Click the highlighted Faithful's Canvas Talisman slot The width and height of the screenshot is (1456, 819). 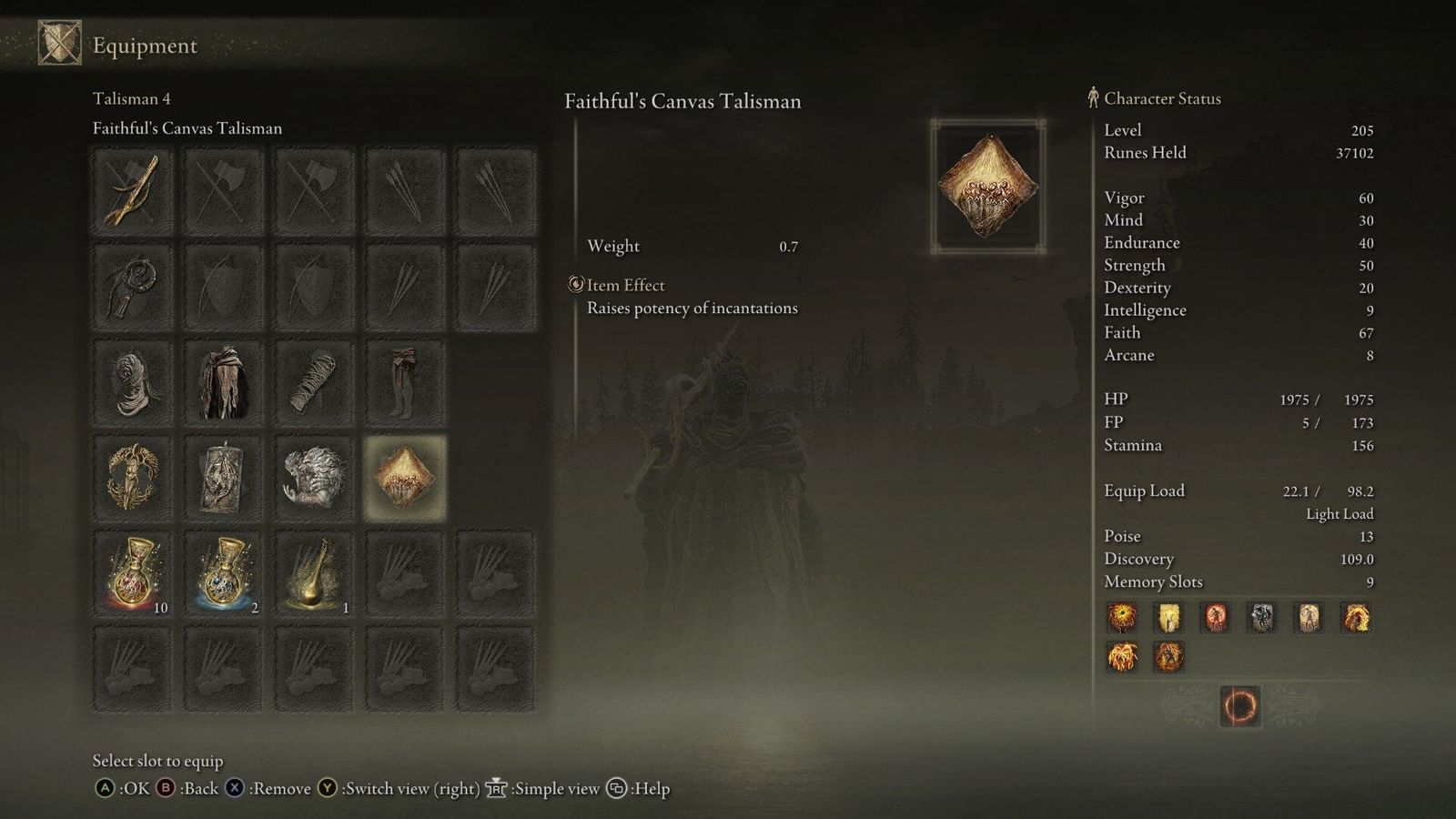pyautogui.click(x=405, y=476)
